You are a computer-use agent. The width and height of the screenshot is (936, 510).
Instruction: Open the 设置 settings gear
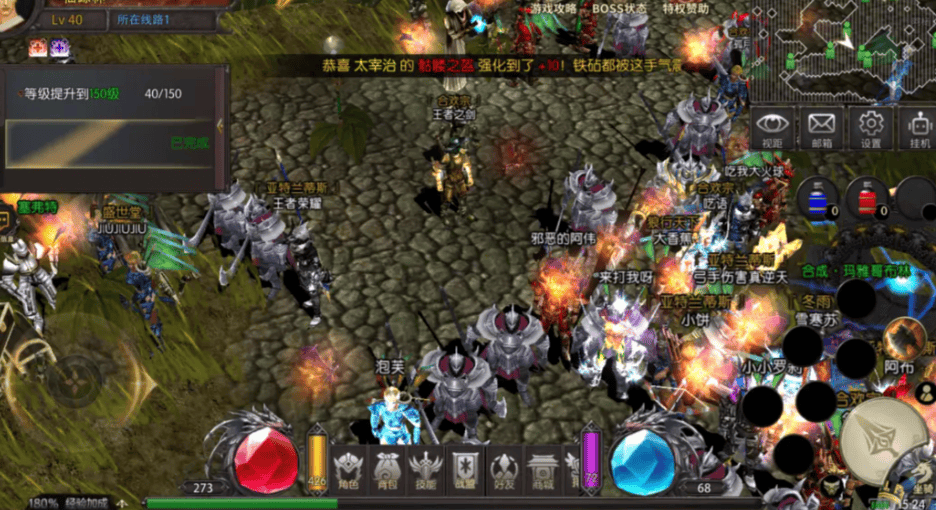[870, 127]
